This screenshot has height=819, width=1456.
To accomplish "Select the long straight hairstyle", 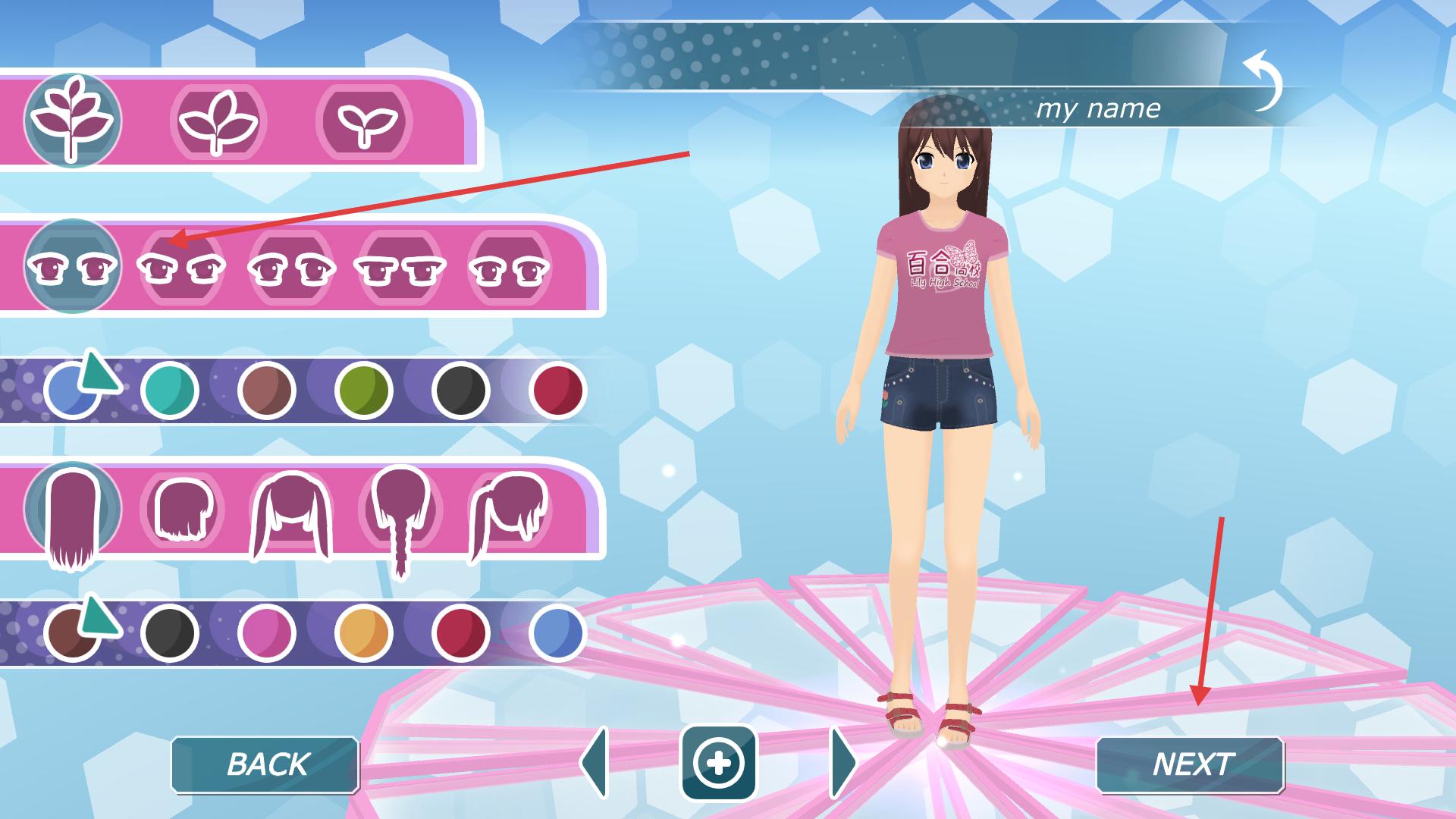I will click(x=72, y=516).
